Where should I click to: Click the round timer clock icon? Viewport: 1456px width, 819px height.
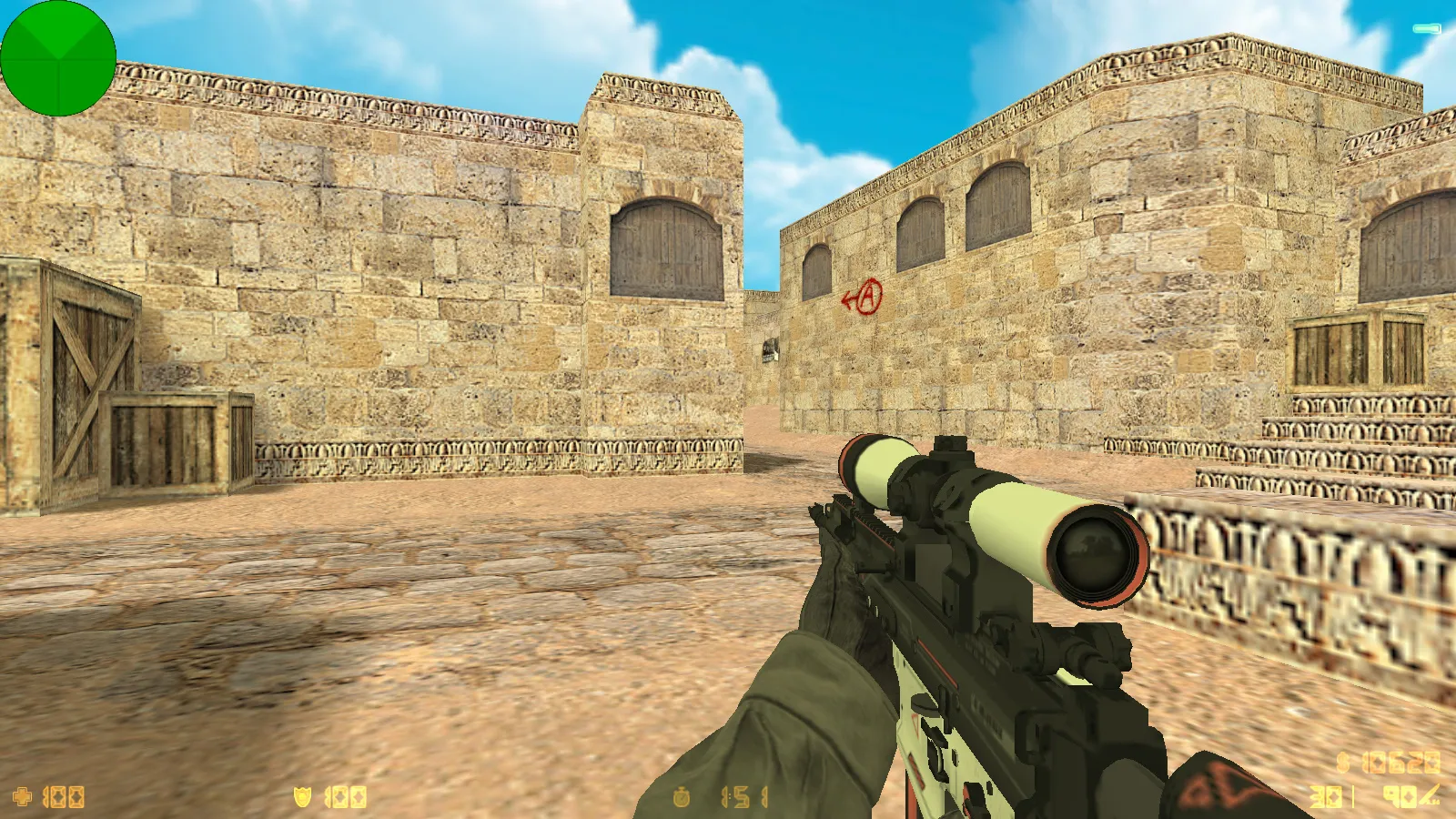[681, 798]
